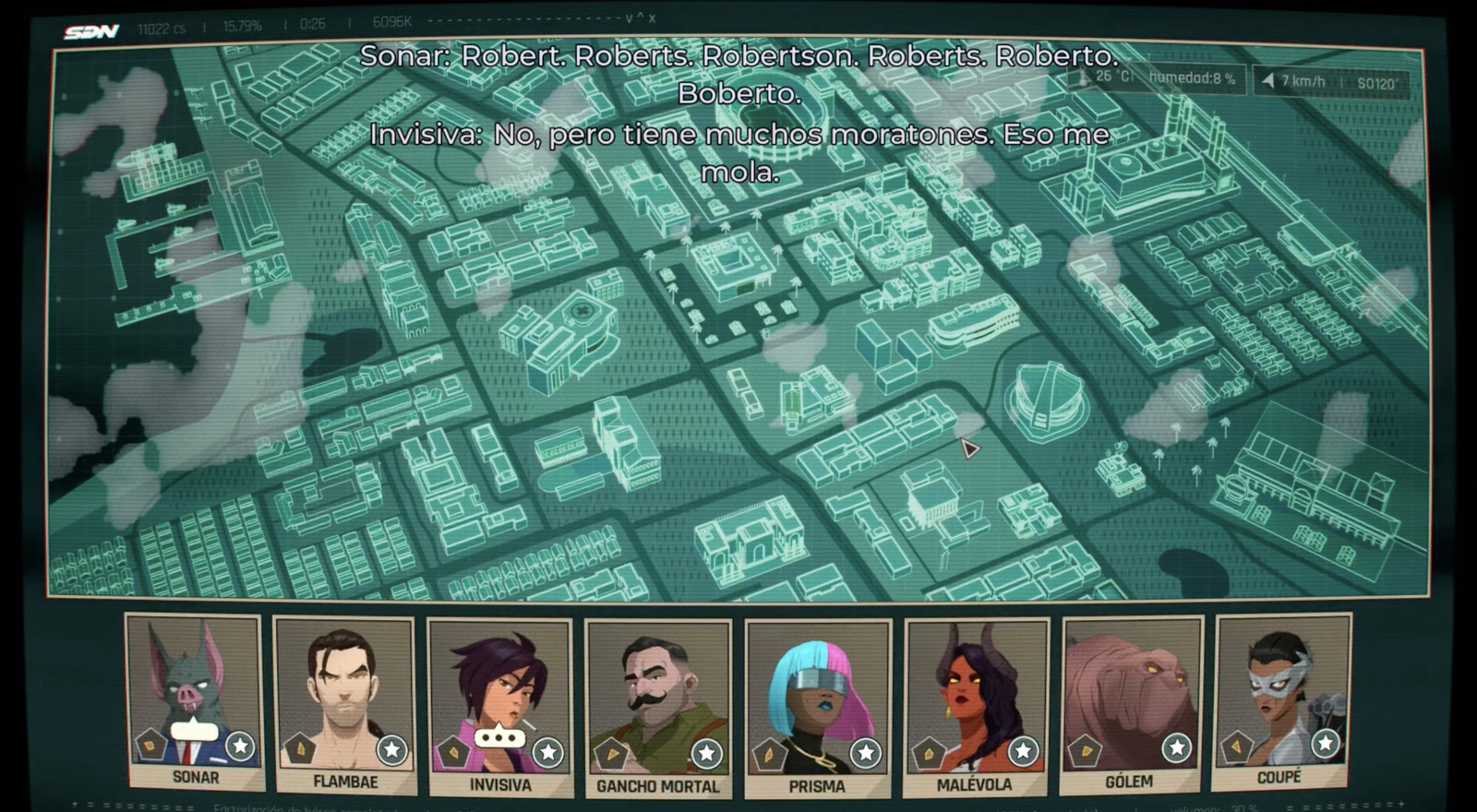Viewport: 1477px width, 812px height.
Task: Select the Coupé hero card
Action: 1281,700
